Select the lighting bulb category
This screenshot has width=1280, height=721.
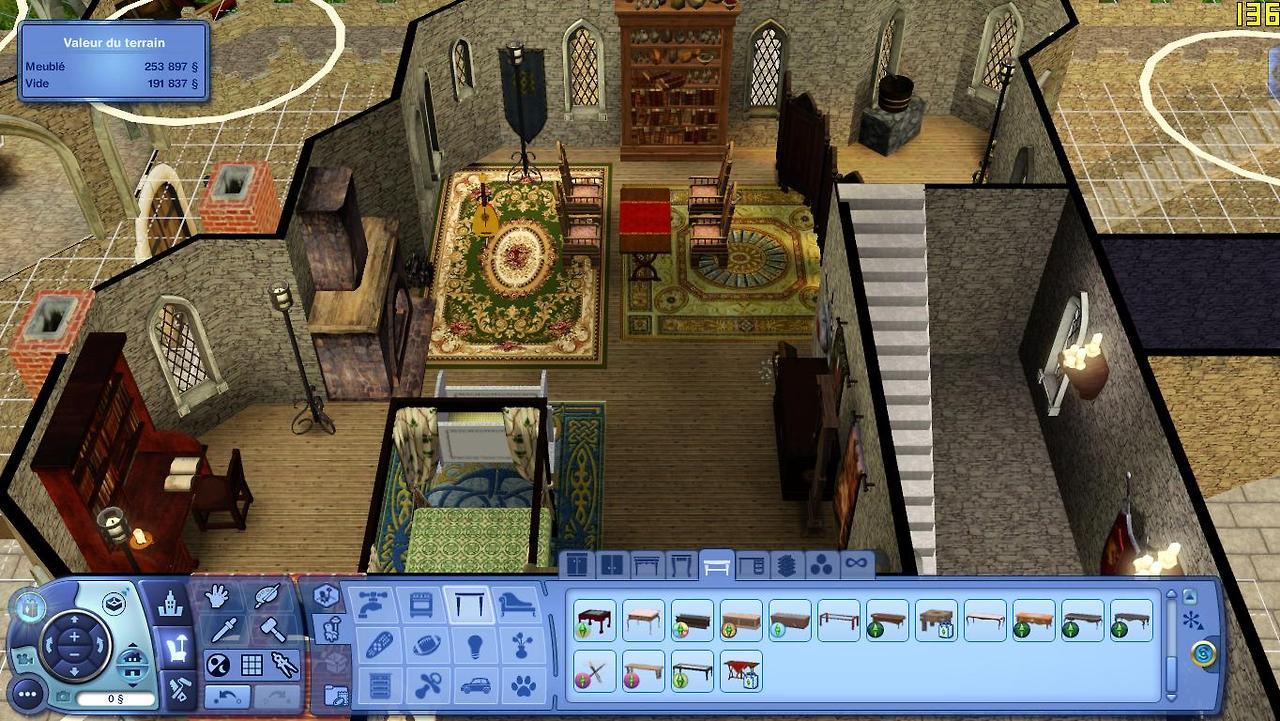click(x=472, y=645)
